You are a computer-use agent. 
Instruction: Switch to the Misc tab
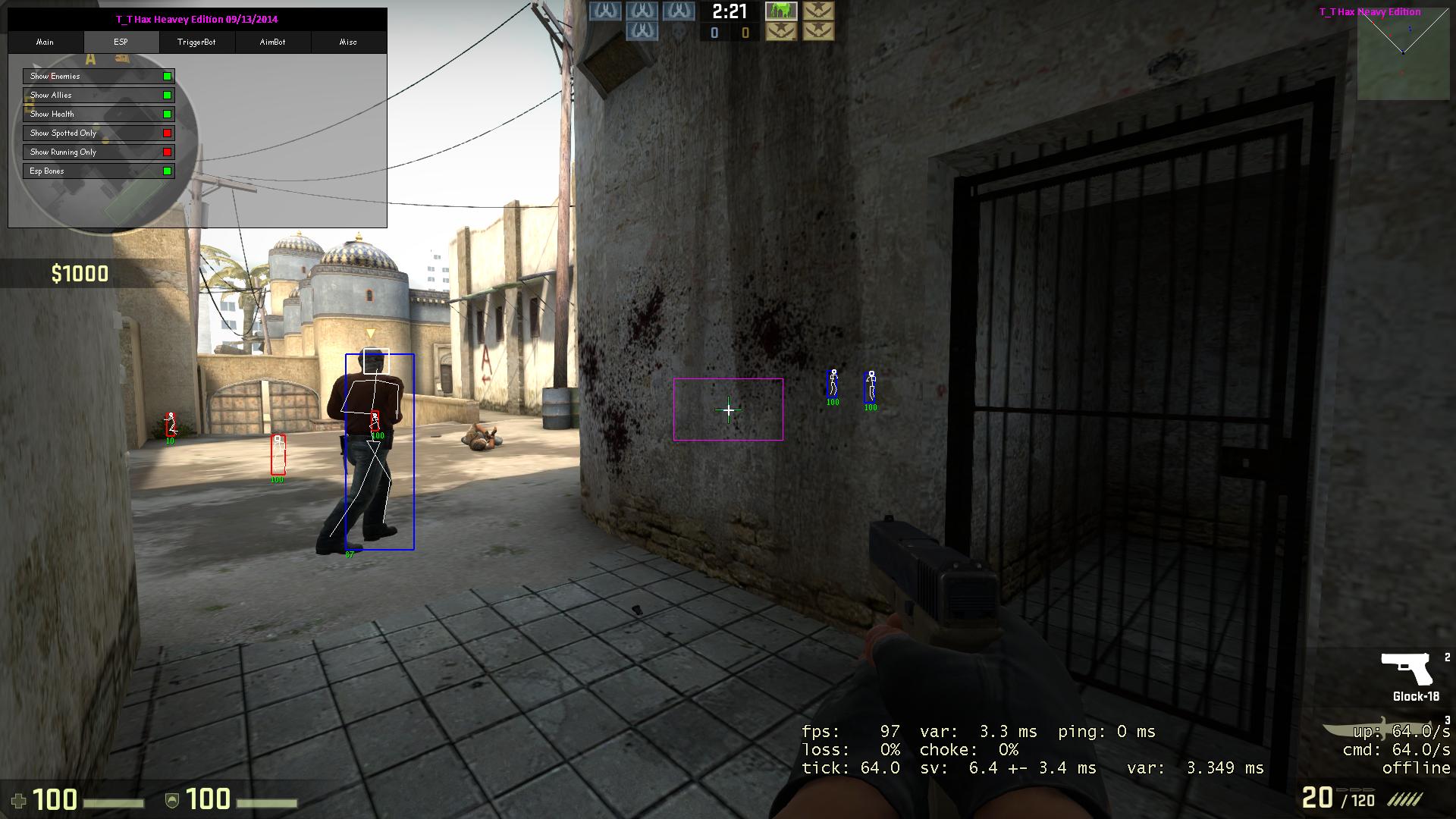tap(348, 42)
